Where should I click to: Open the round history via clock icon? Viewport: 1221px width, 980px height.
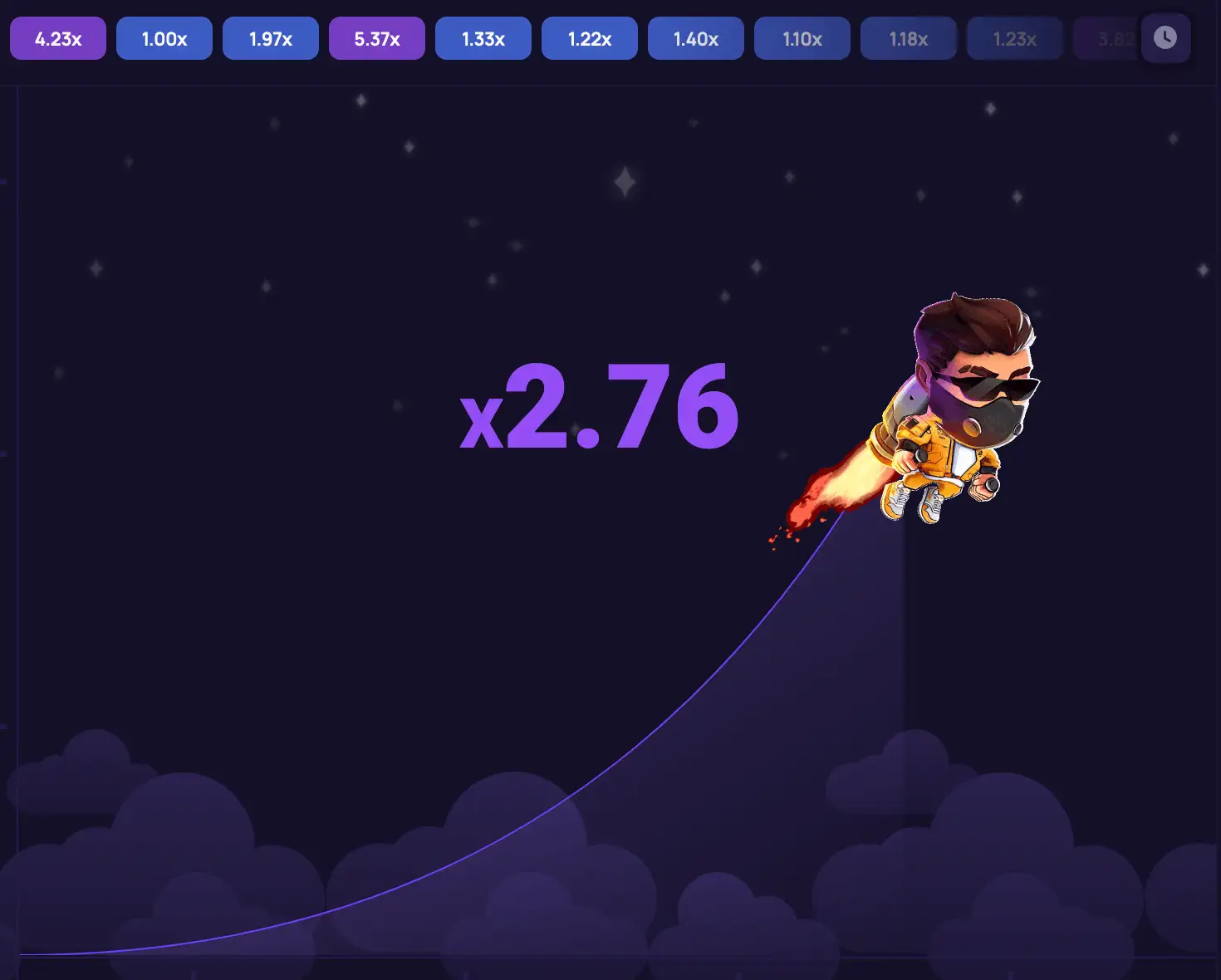point(1165,37)
